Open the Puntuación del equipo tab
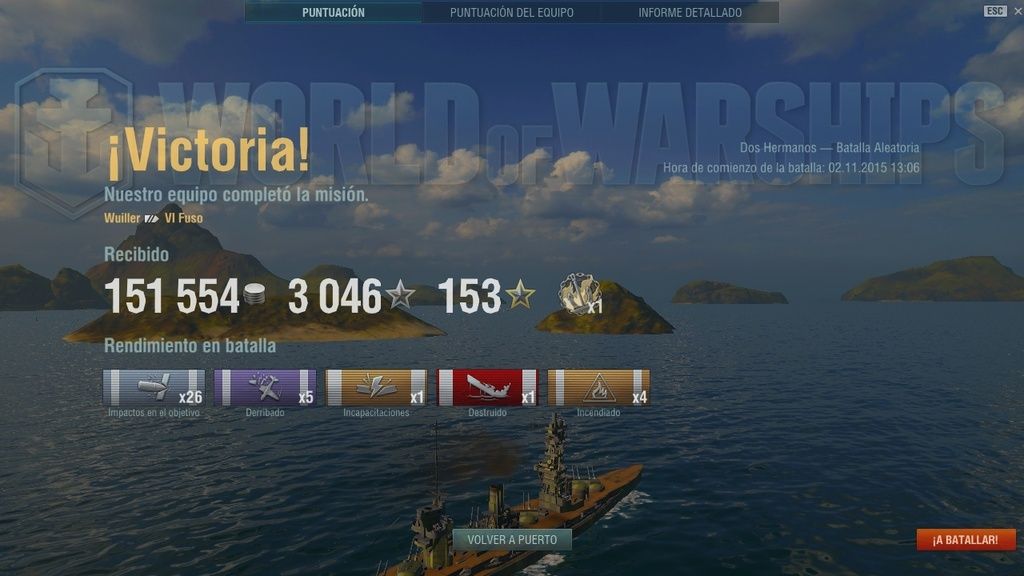1024x576 pixels. click(x=511, y=13)
